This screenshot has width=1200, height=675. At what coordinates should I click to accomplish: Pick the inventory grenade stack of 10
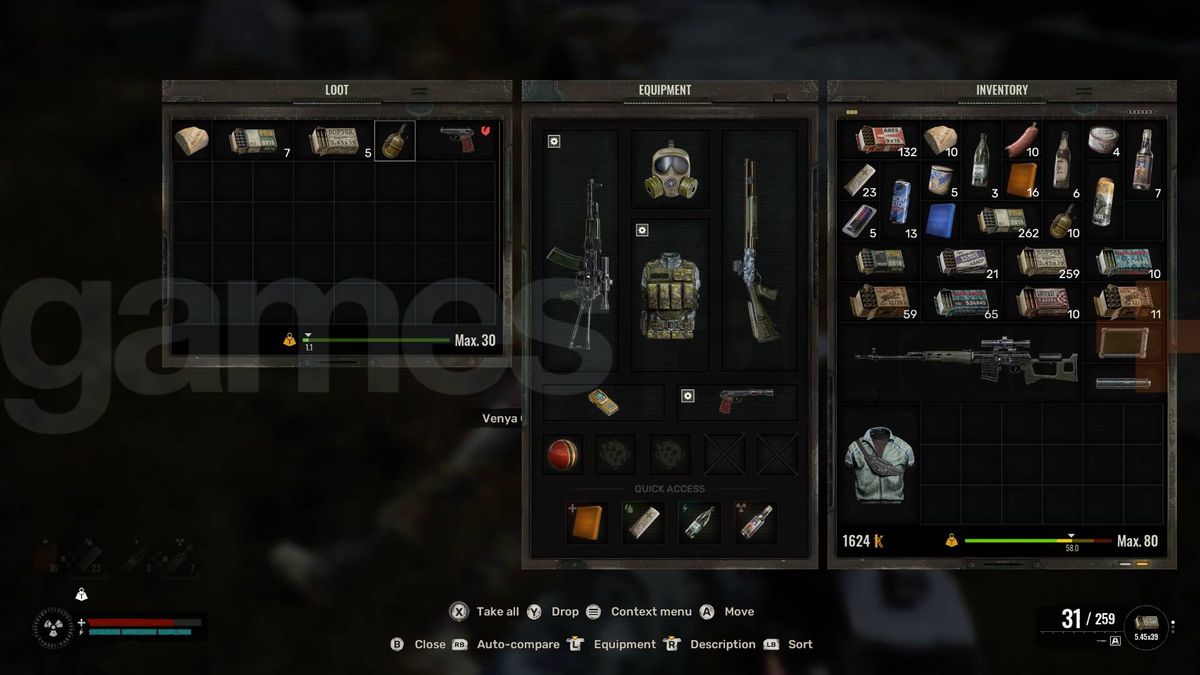tap(1061, 220)
